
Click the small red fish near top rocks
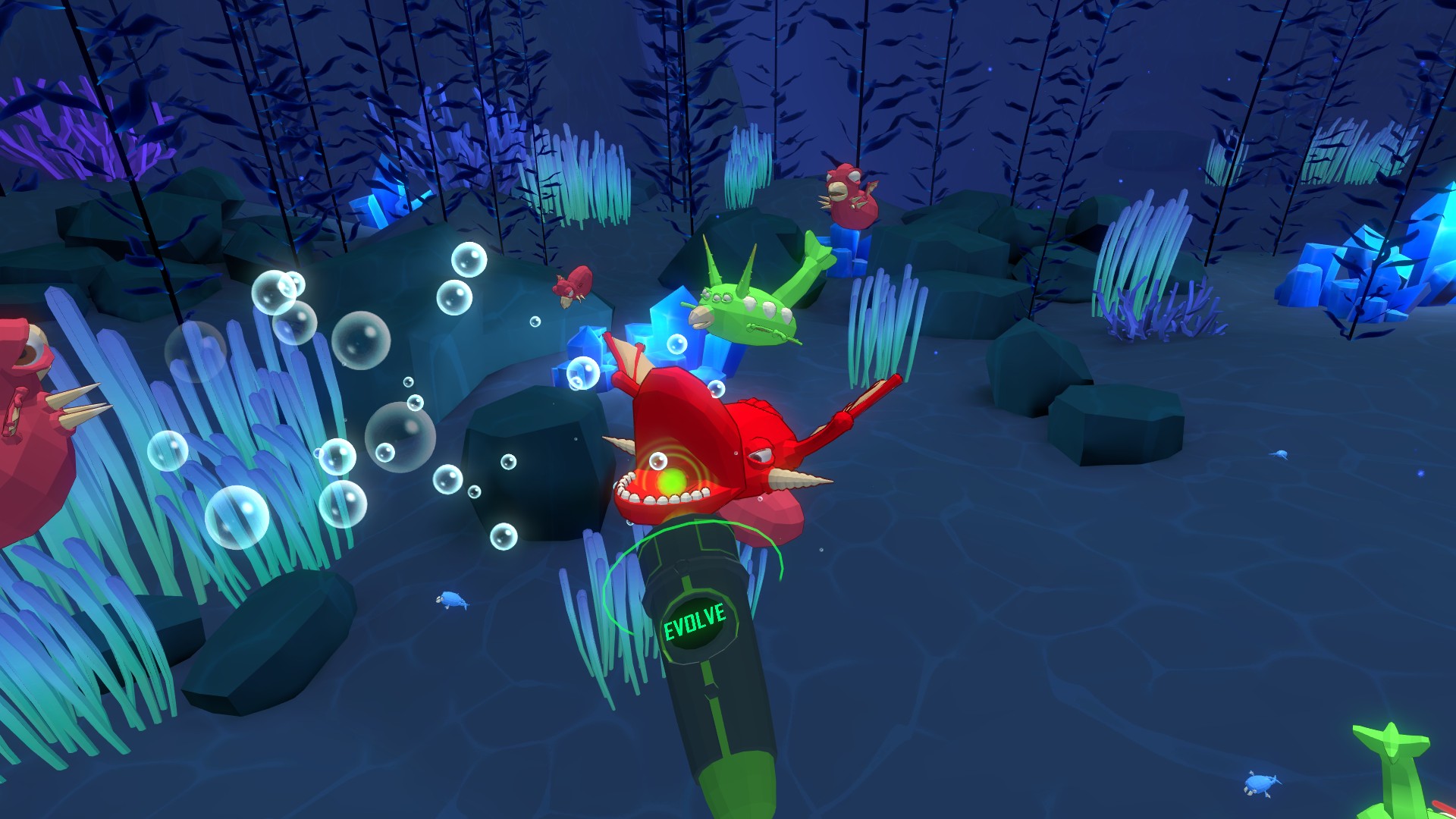[x=573, y=288]
